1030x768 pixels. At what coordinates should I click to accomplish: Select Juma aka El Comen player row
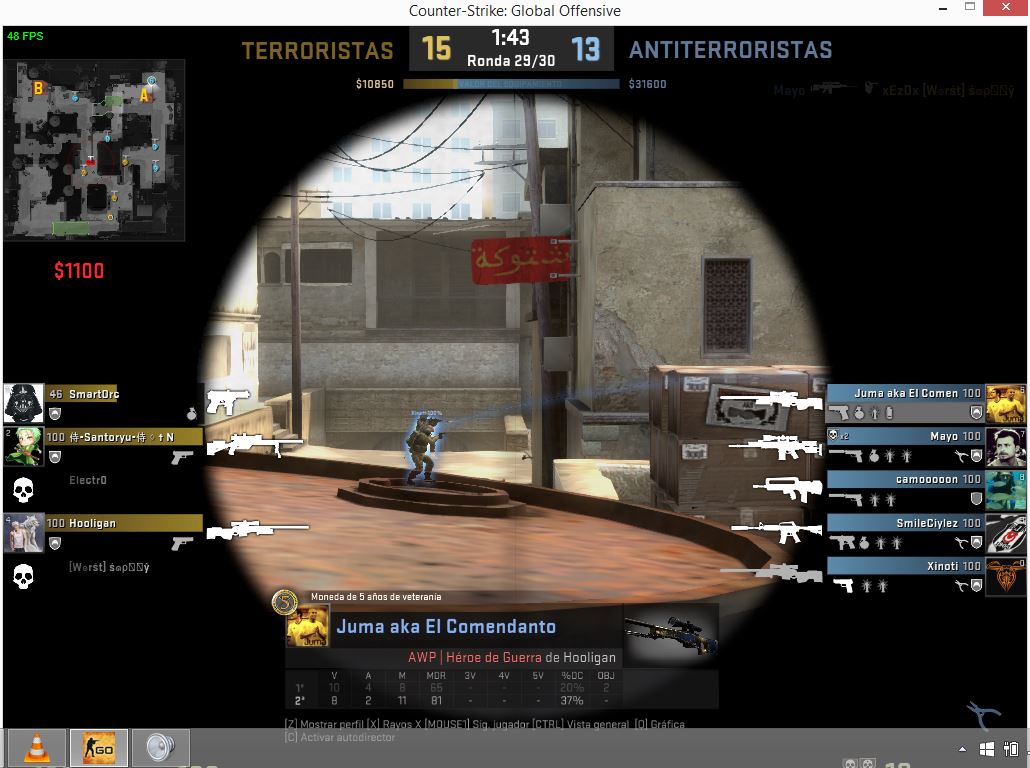905,394
